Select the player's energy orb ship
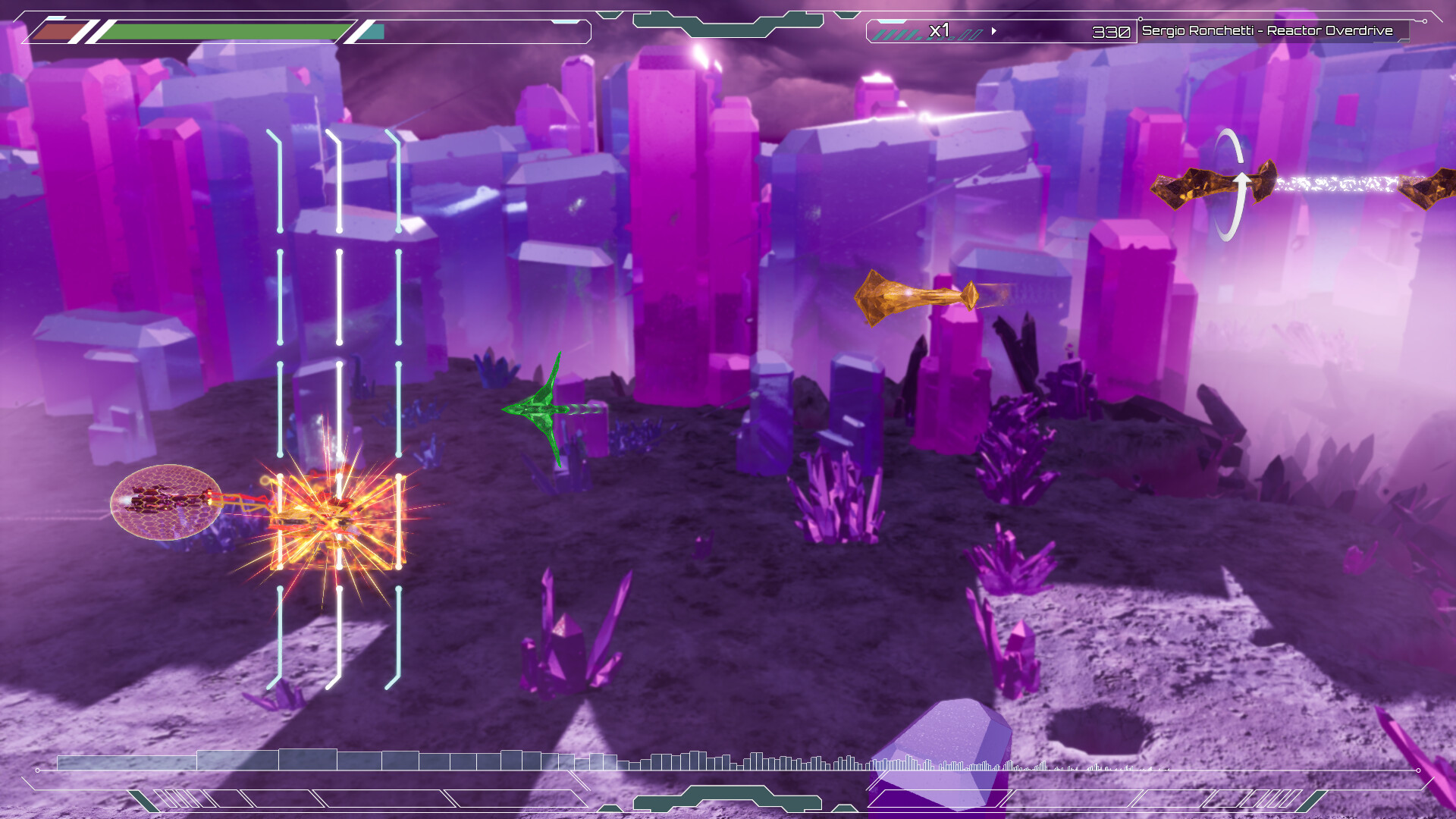 pos(163,502)
